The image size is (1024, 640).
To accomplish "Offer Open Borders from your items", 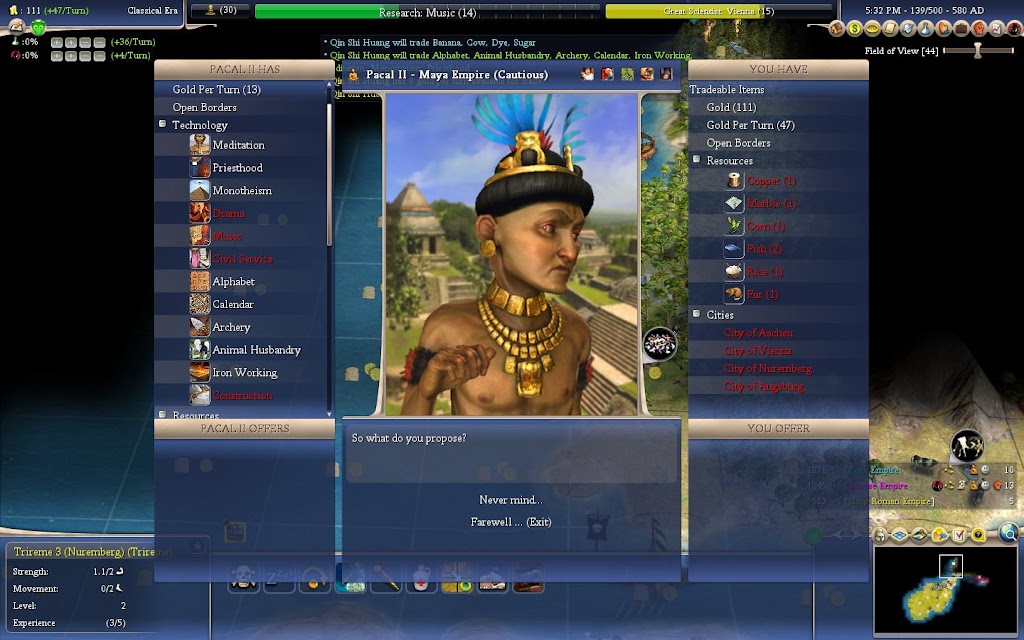I will pyautogui.click(x=739, y=144).
